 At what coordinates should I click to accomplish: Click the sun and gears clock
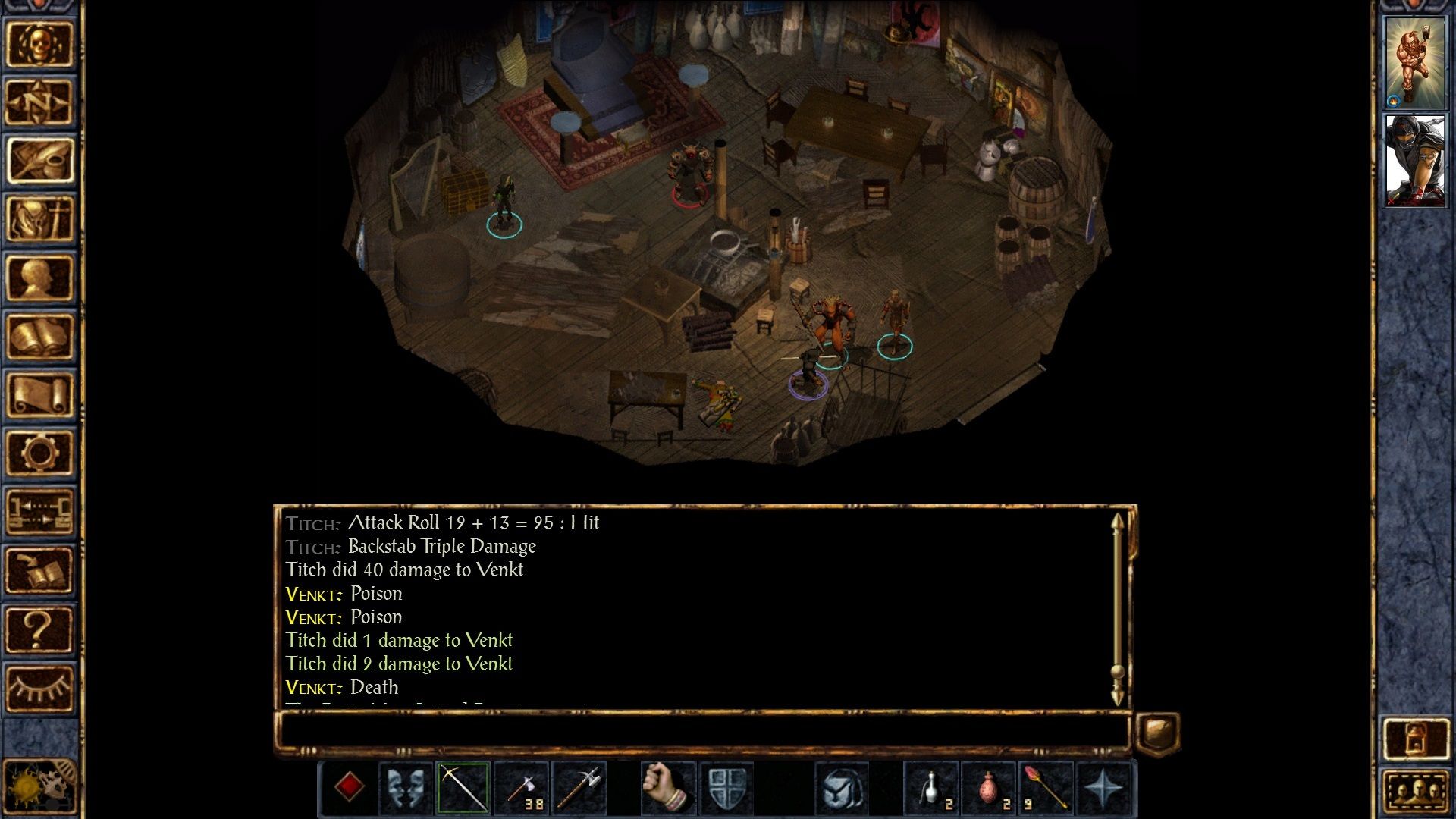(x=39, y=789)
